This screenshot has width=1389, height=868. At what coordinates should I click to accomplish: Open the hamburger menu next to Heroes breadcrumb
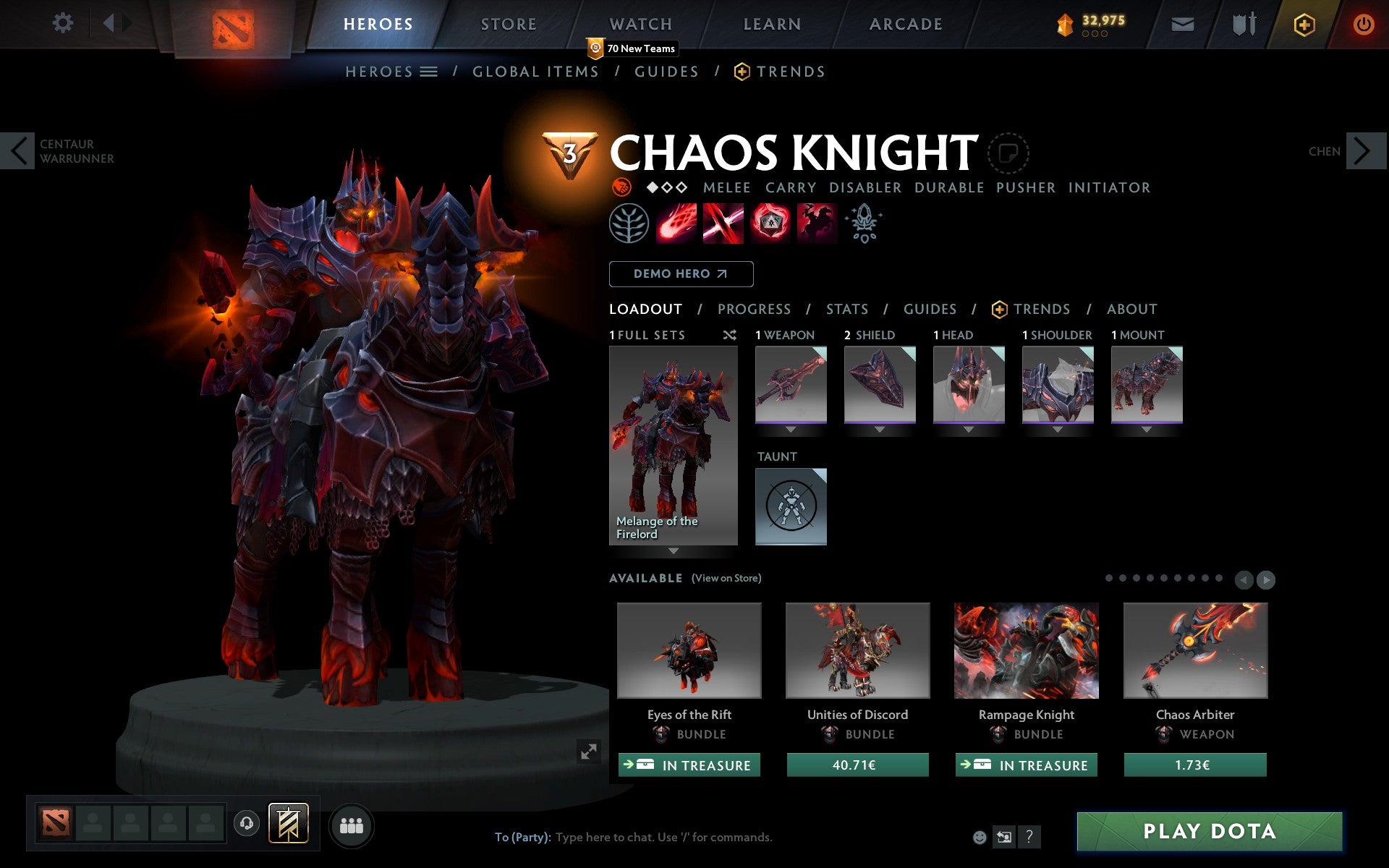pyautogui.click(x=429, y=72)
